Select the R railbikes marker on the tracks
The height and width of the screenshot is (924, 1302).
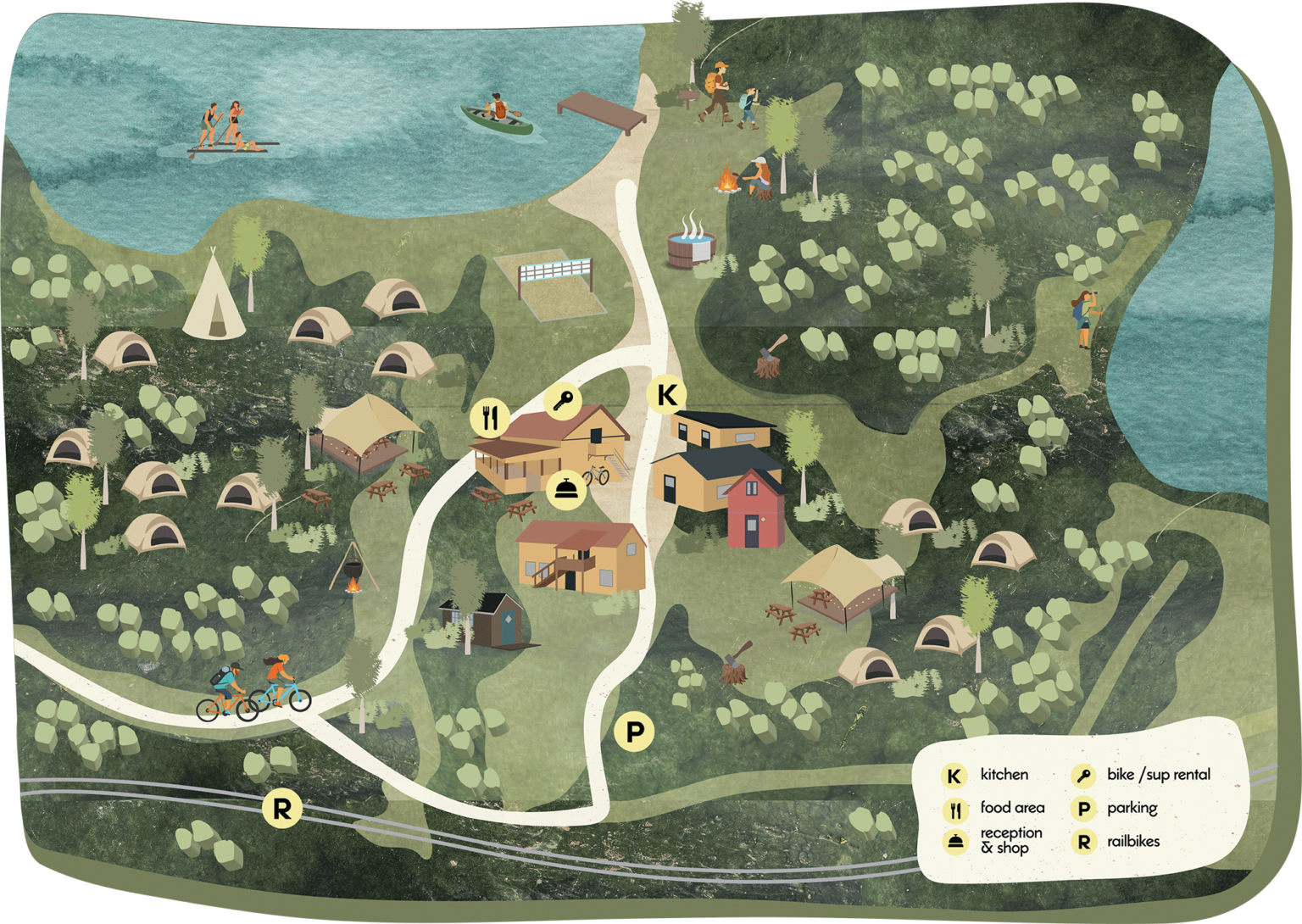tap(281, 808)
